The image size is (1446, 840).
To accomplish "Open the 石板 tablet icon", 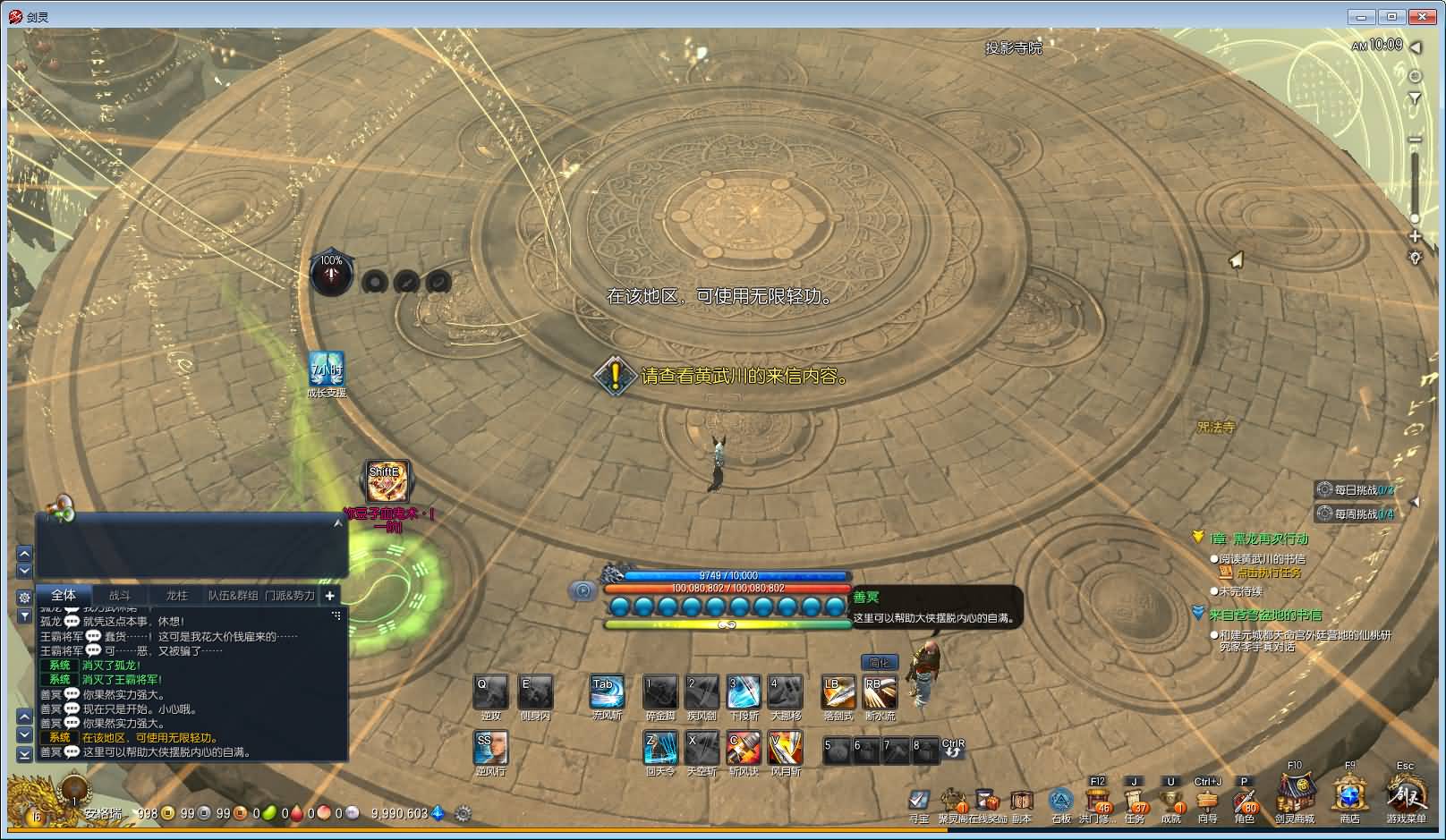I will click(x=1060, y=801).
